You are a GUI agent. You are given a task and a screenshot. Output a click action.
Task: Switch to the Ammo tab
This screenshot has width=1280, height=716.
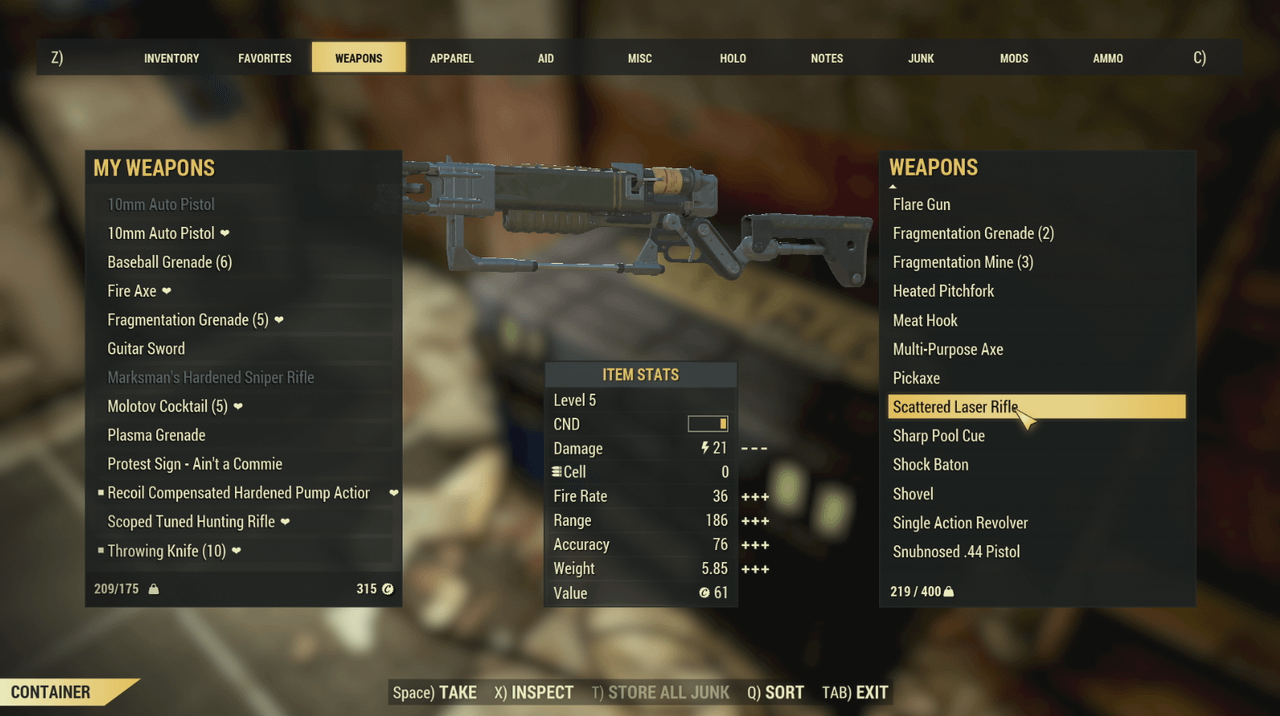1107,58
